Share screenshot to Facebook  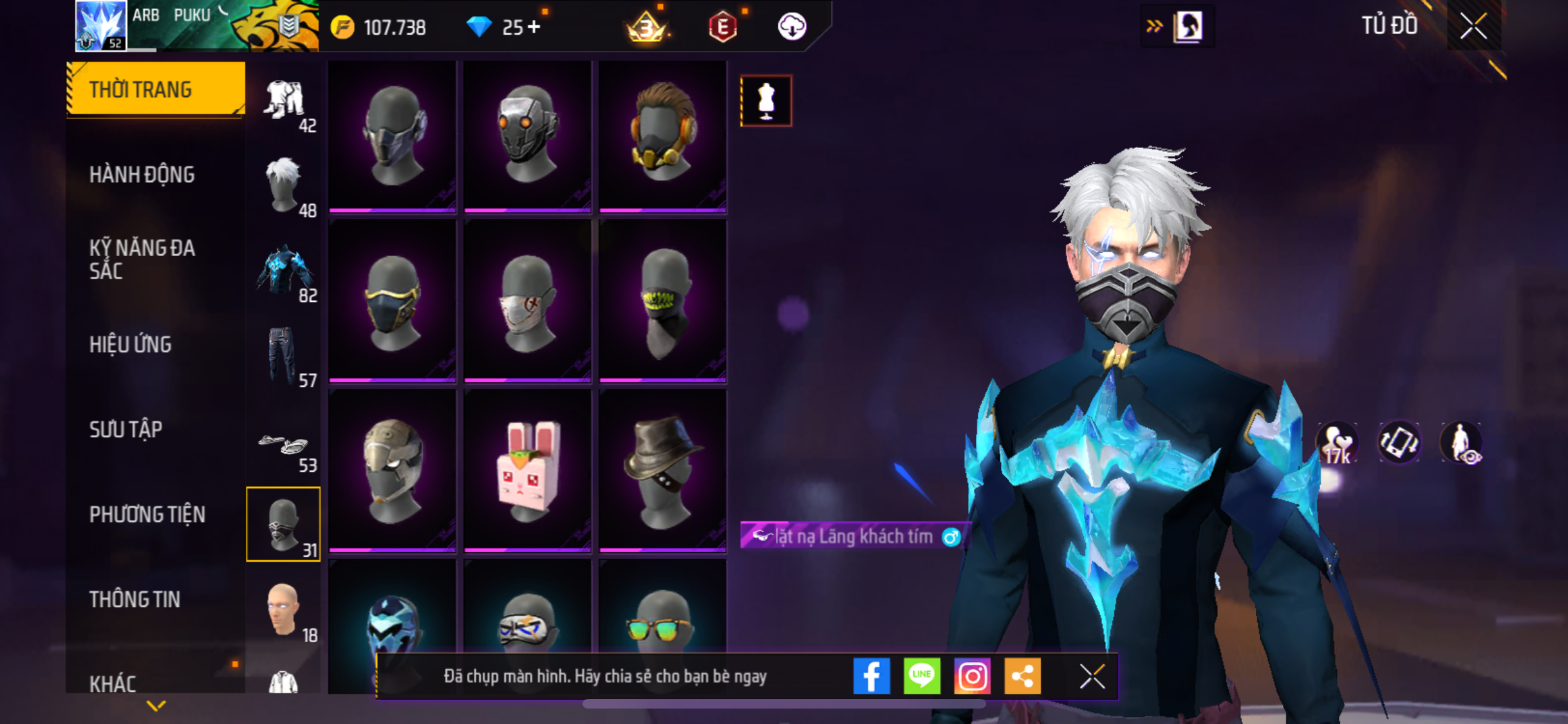click(872, 676)
